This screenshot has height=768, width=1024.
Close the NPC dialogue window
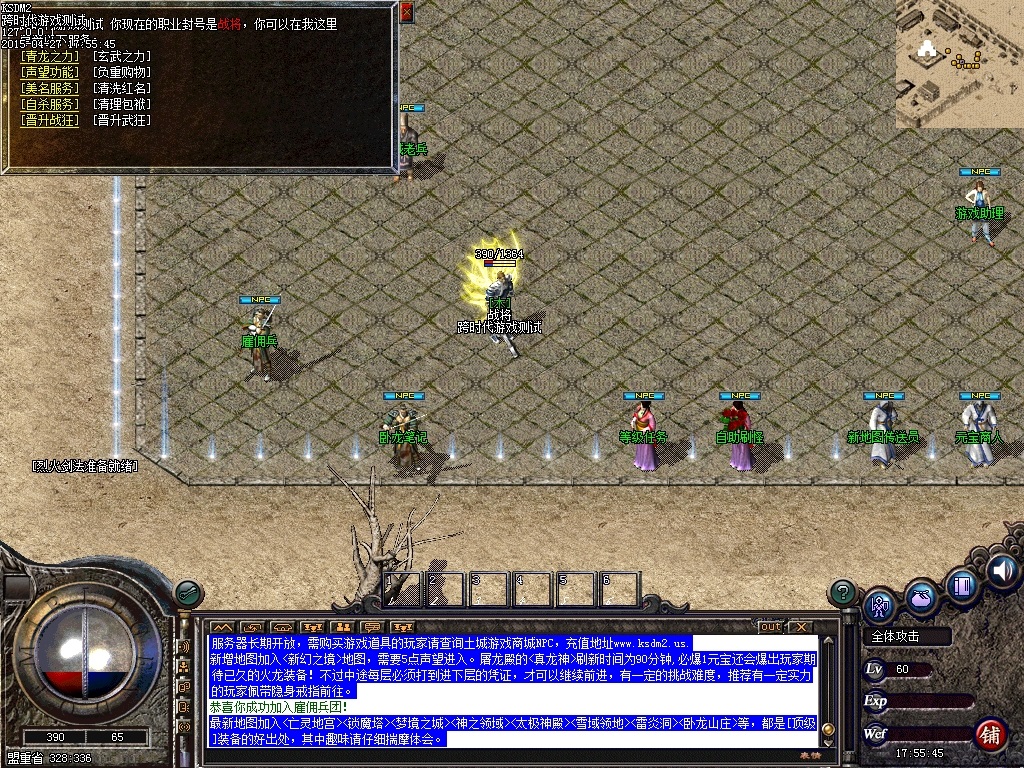(x=406, y=12)
